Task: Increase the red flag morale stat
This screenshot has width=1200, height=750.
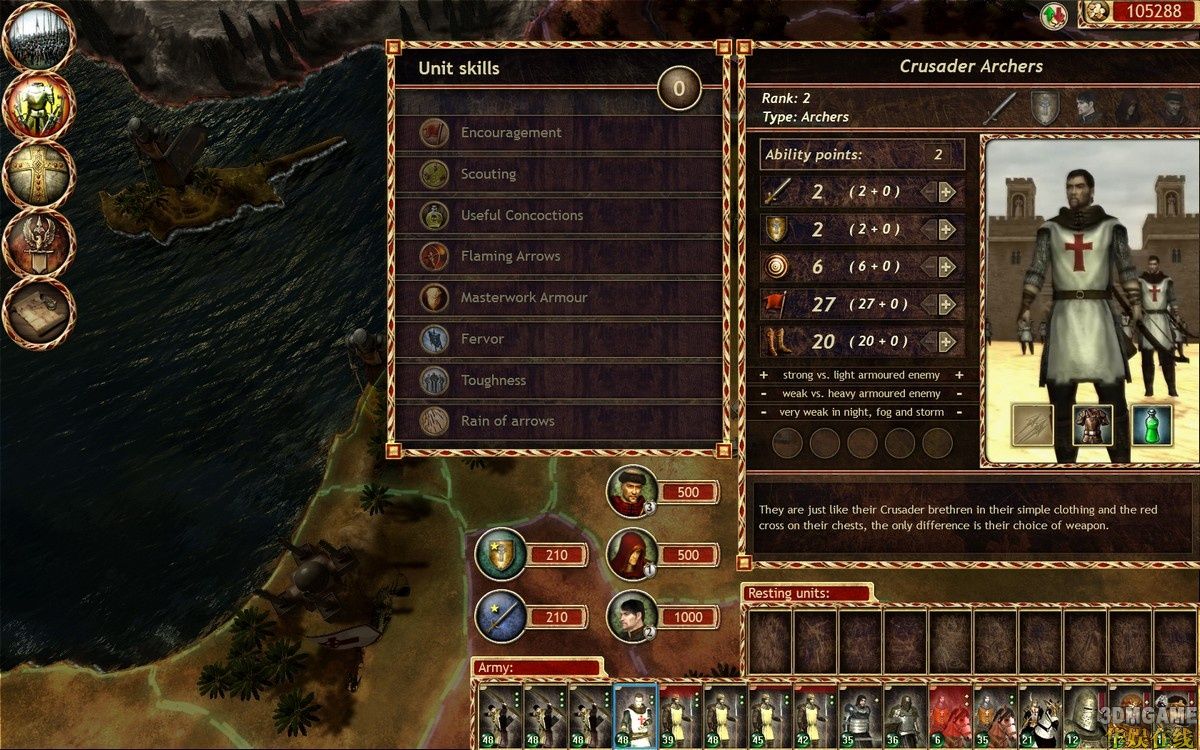Action: point(946,304)
